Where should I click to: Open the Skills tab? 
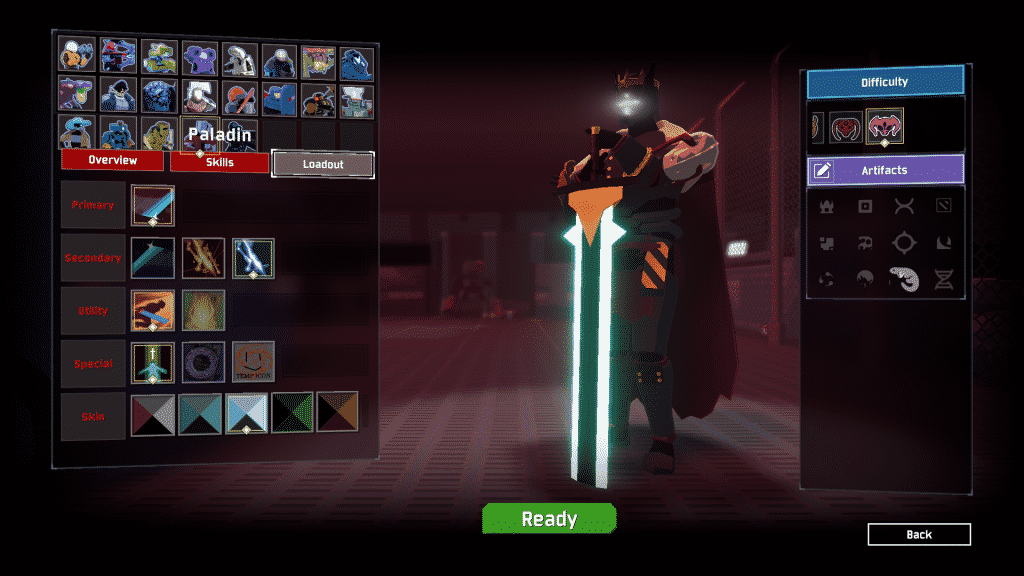coord(219,162)
